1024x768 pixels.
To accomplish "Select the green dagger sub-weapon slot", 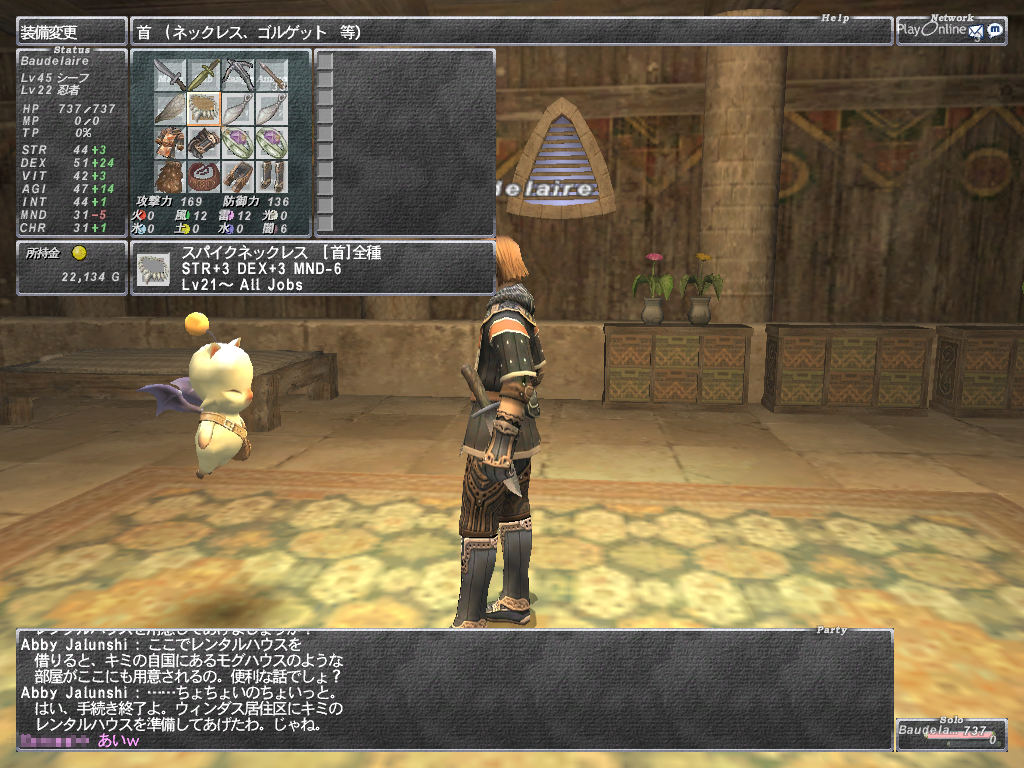I will coord(204,74).
